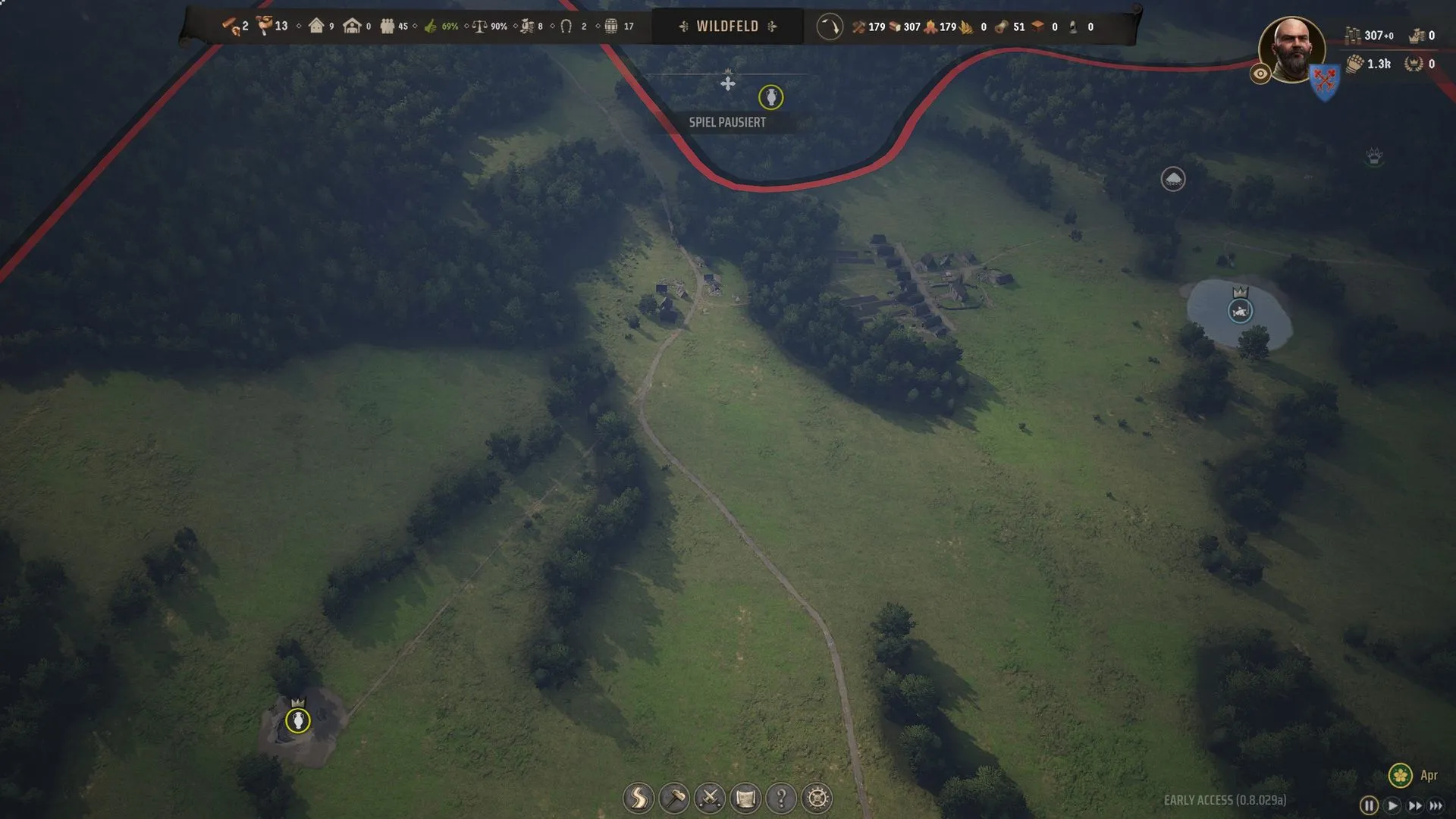Select the clay deposit marker with crown
1456x819 pixels.
(x=298, y=720)
